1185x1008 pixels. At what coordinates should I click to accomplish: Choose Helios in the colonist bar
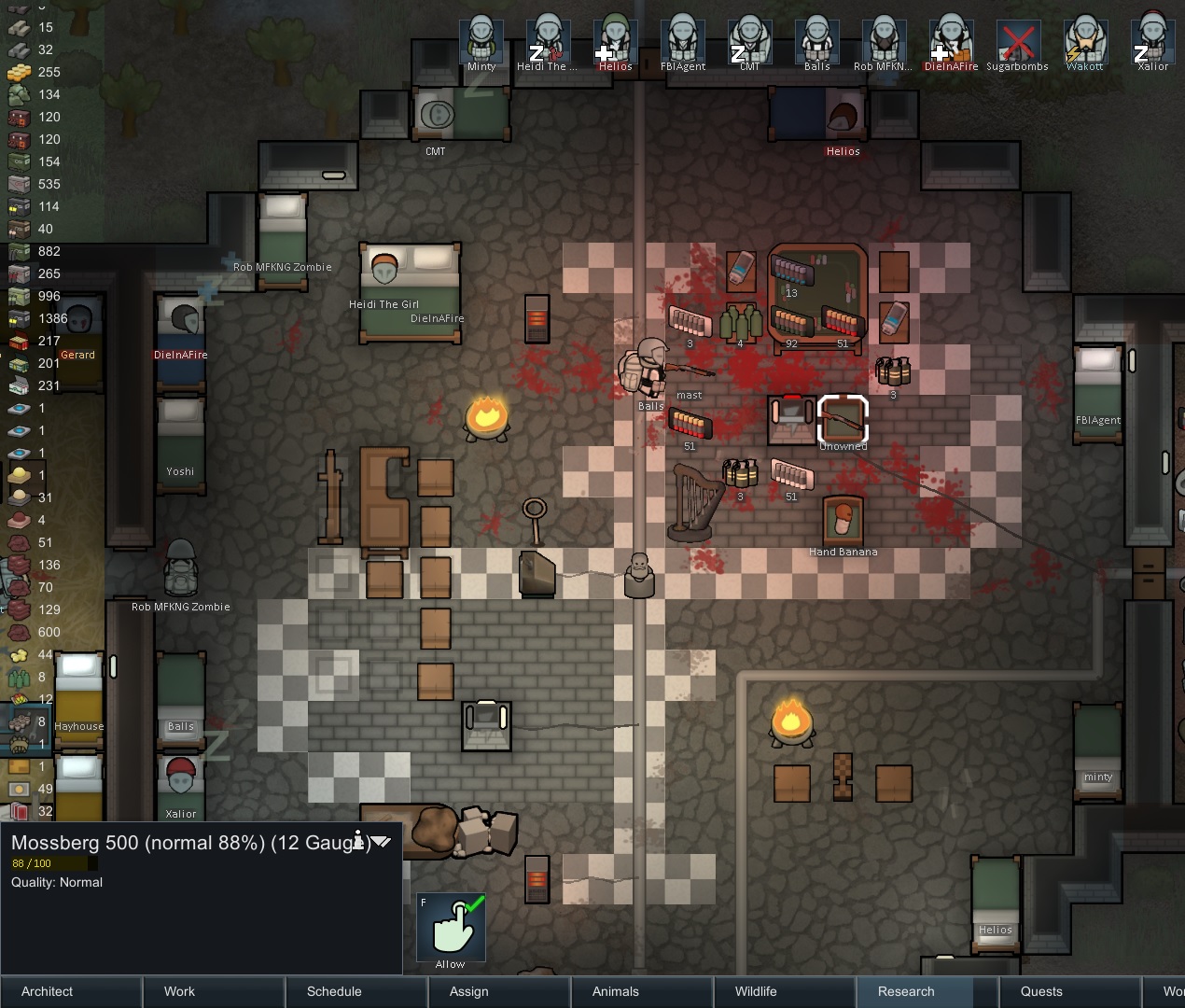pos(616,41)
